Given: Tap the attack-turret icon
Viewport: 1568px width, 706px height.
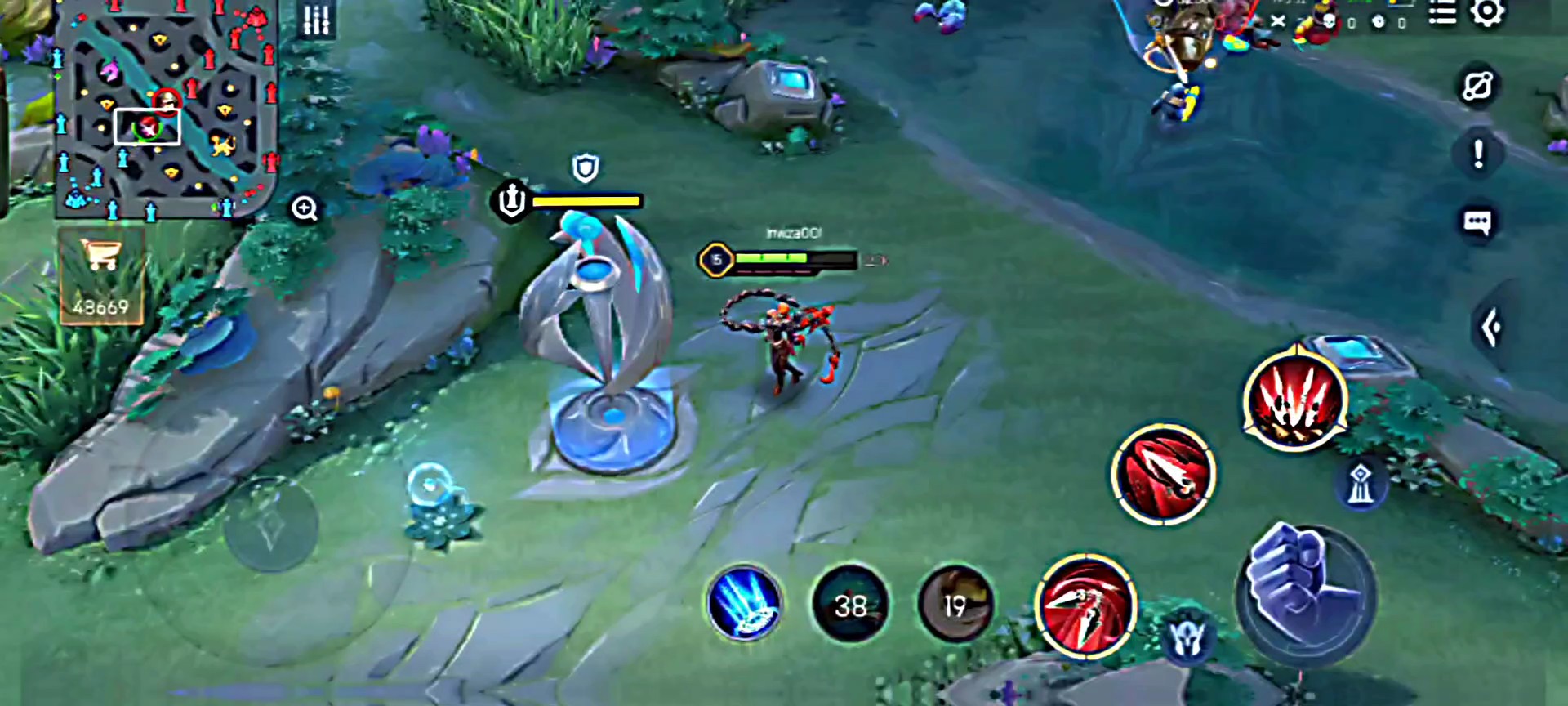Looking at the screenshot, I should coord(1360,484).
